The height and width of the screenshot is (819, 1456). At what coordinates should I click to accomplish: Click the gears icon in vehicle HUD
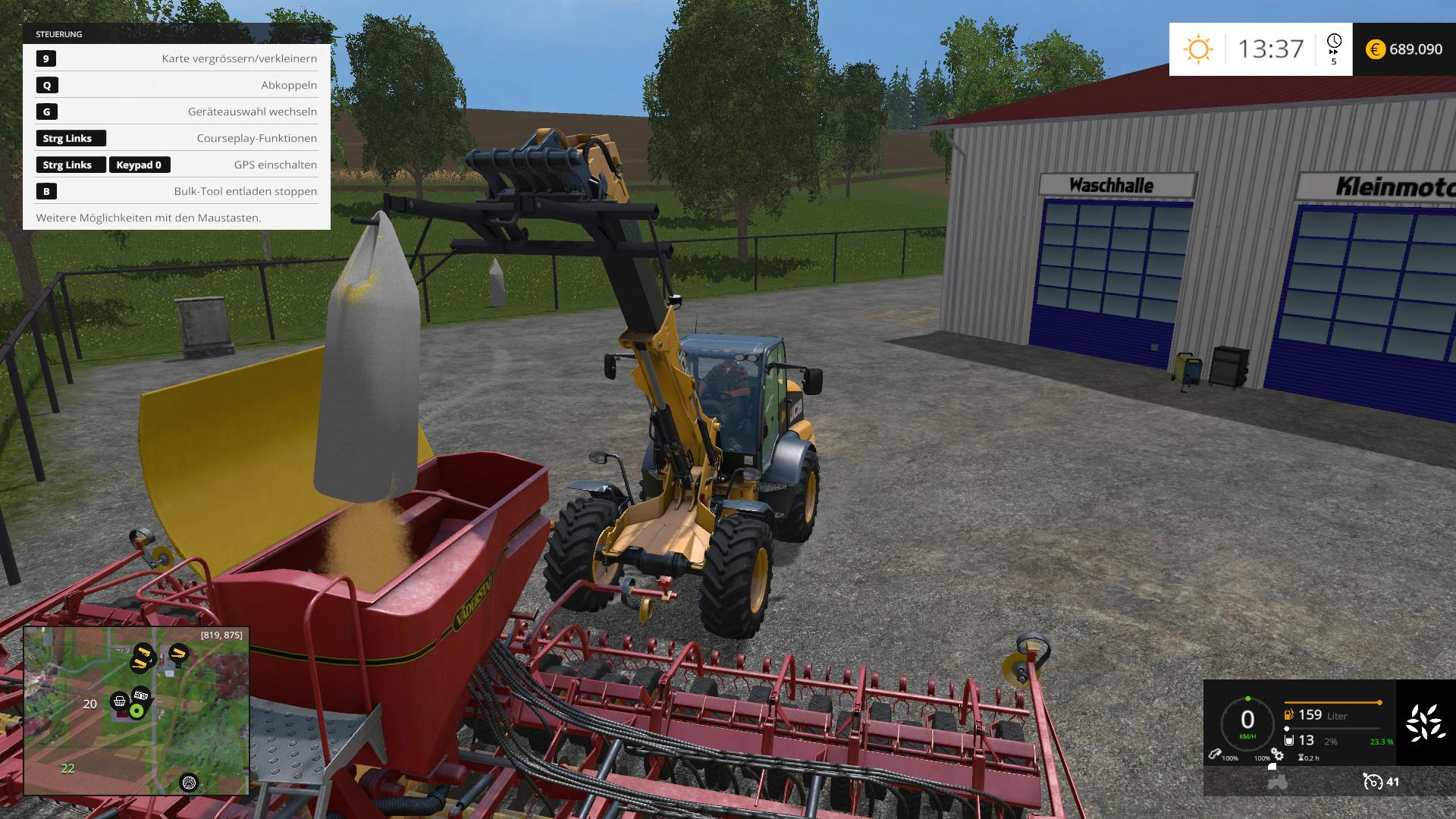(x=1278, y=755)
